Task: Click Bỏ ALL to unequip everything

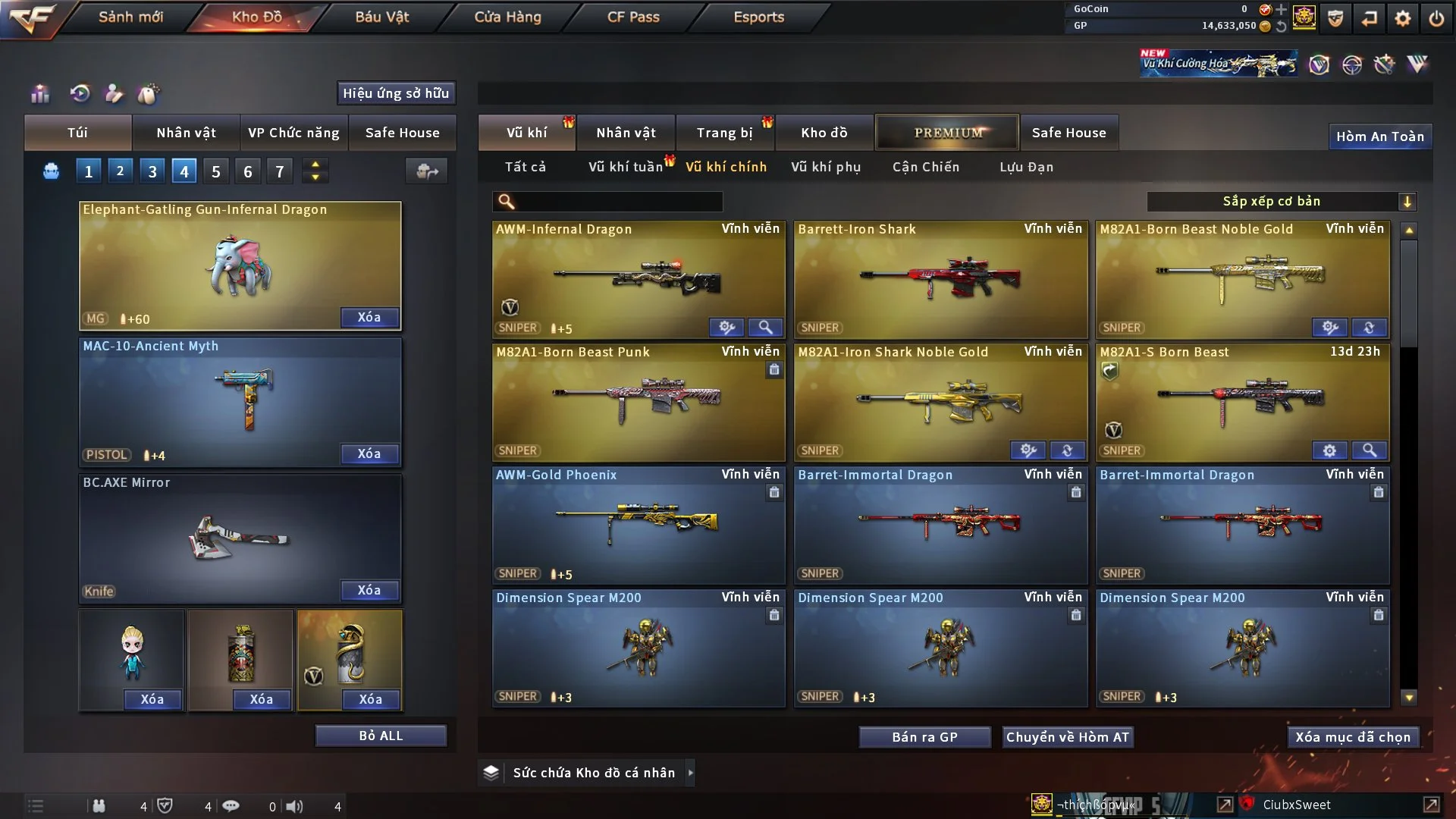Action: tap(381, 736)
